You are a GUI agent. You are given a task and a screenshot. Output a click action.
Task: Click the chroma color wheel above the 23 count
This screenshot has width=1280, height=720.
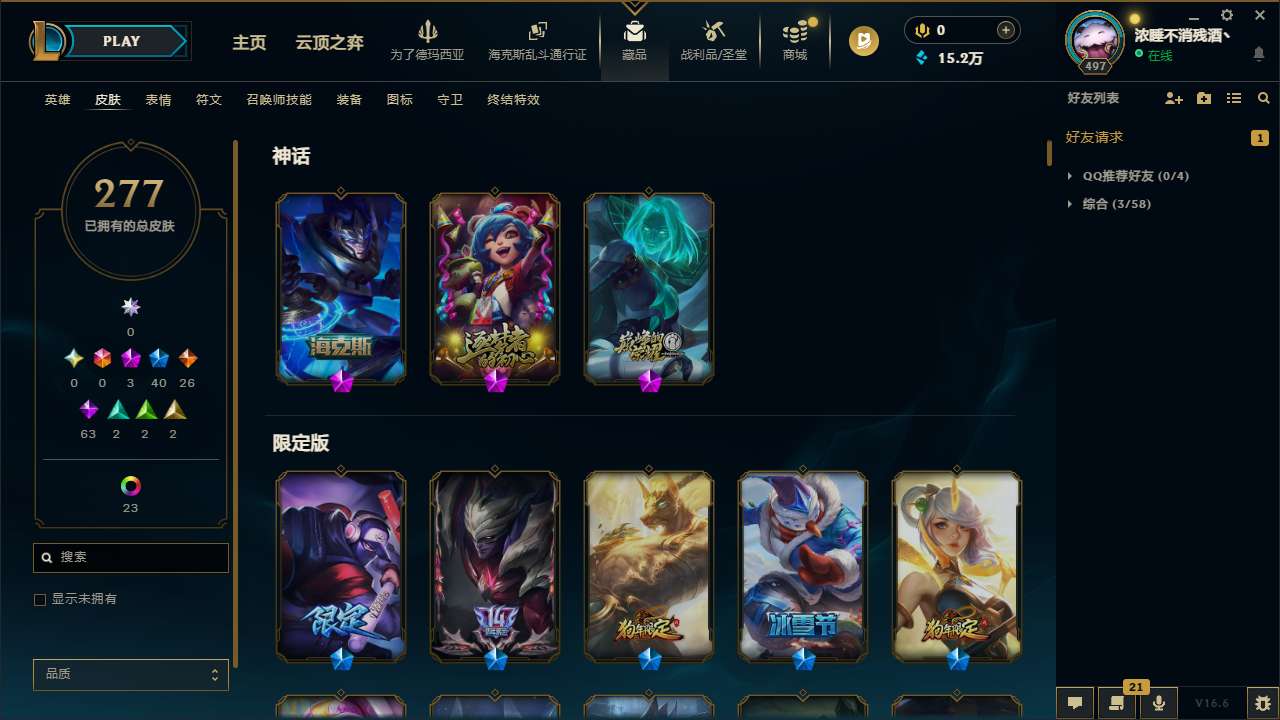click(x=130, y=486)
